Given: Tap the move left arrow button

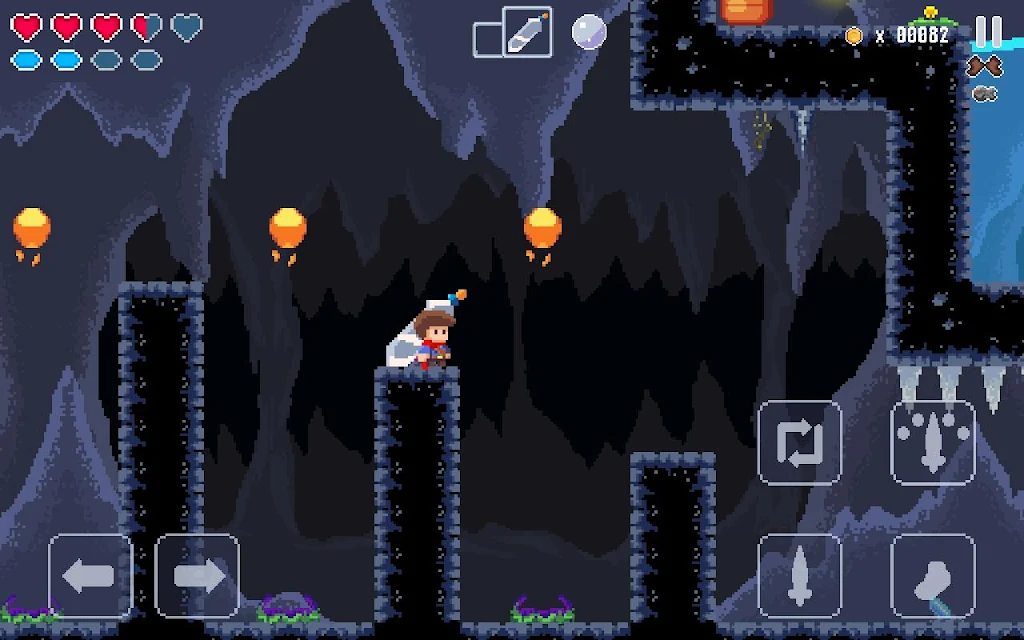Looking at the screenshot, I should coord(90,576).
